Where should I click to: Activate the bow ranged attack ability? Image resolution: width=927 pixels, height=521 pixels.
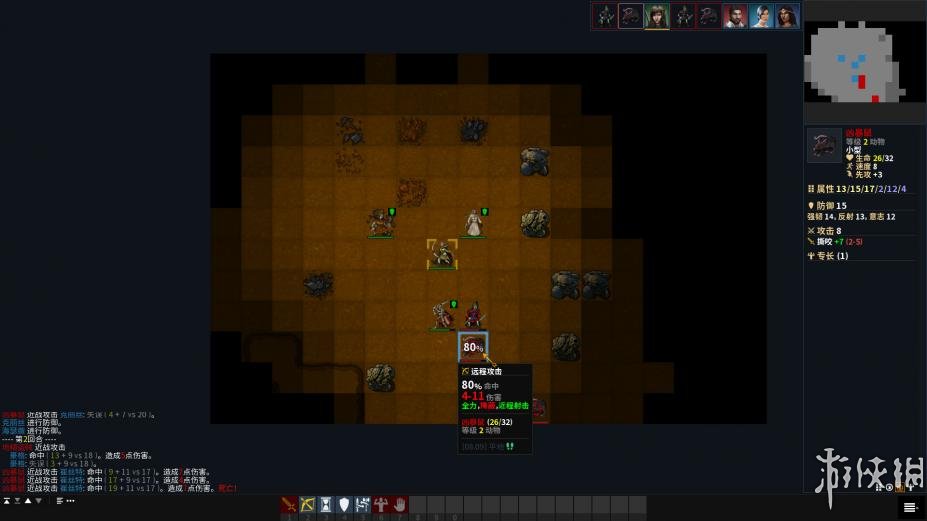pyautogui.click(x=307, y=505)
